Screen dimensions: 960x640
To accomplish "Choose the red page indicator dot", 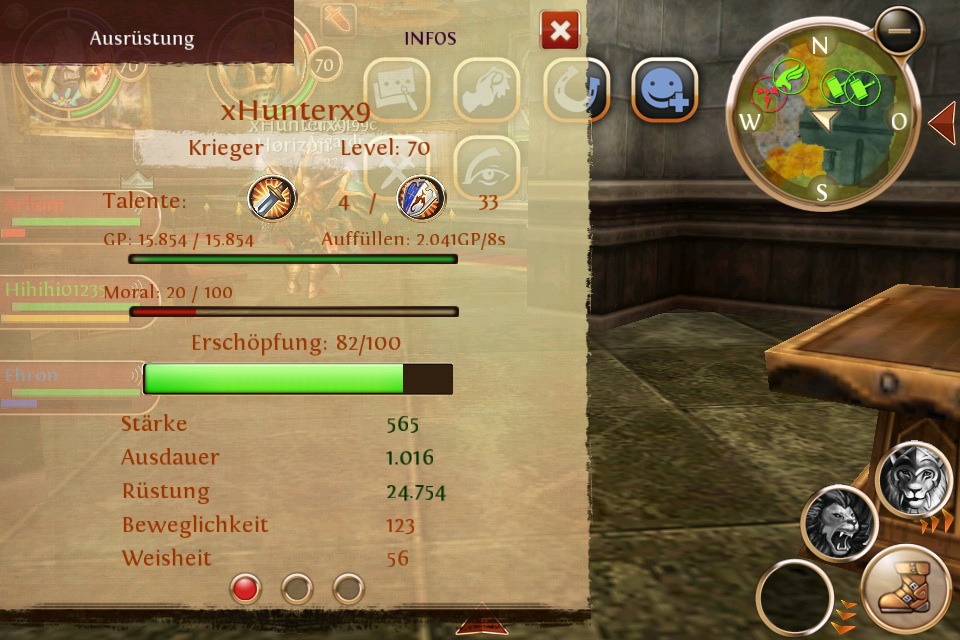I will coord(245,588).
